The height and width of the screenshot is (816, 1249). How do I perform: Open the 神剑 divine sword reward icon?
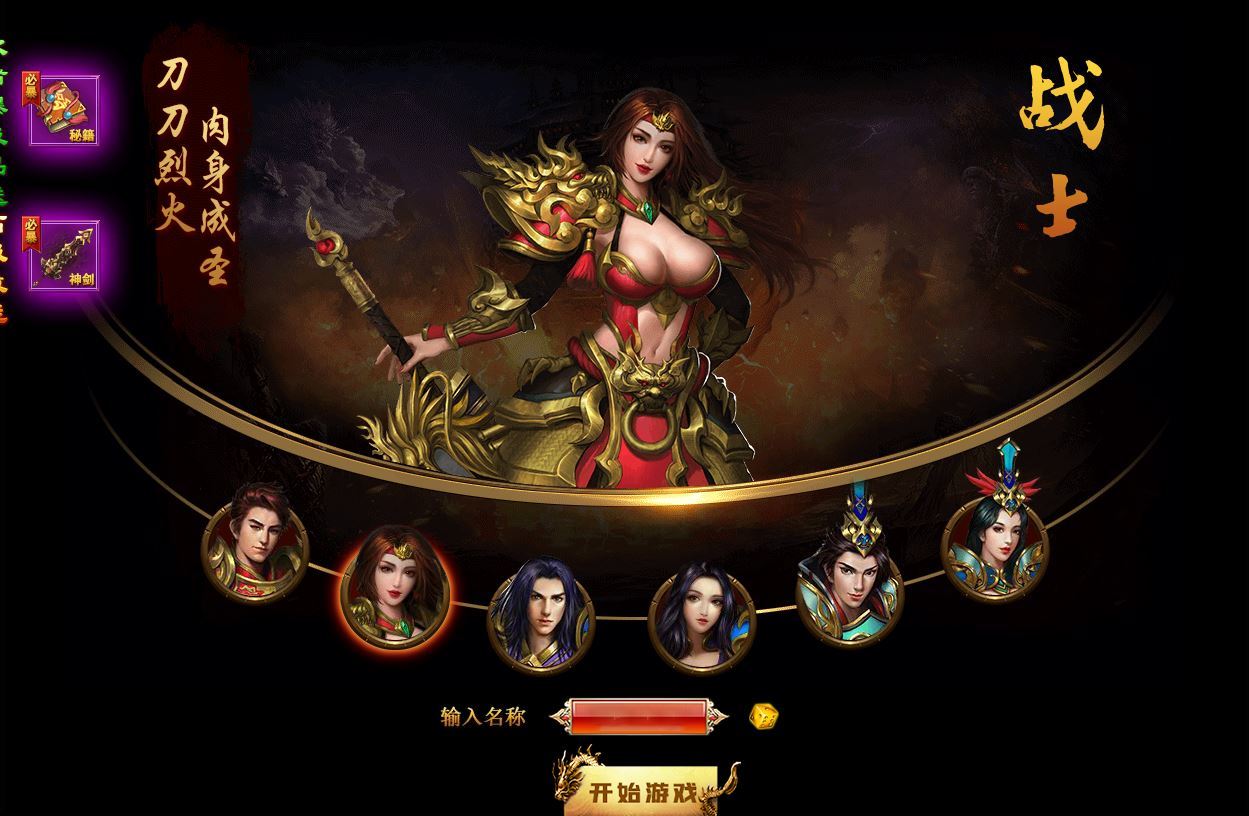pyautogui.click(x=64, y=255)
